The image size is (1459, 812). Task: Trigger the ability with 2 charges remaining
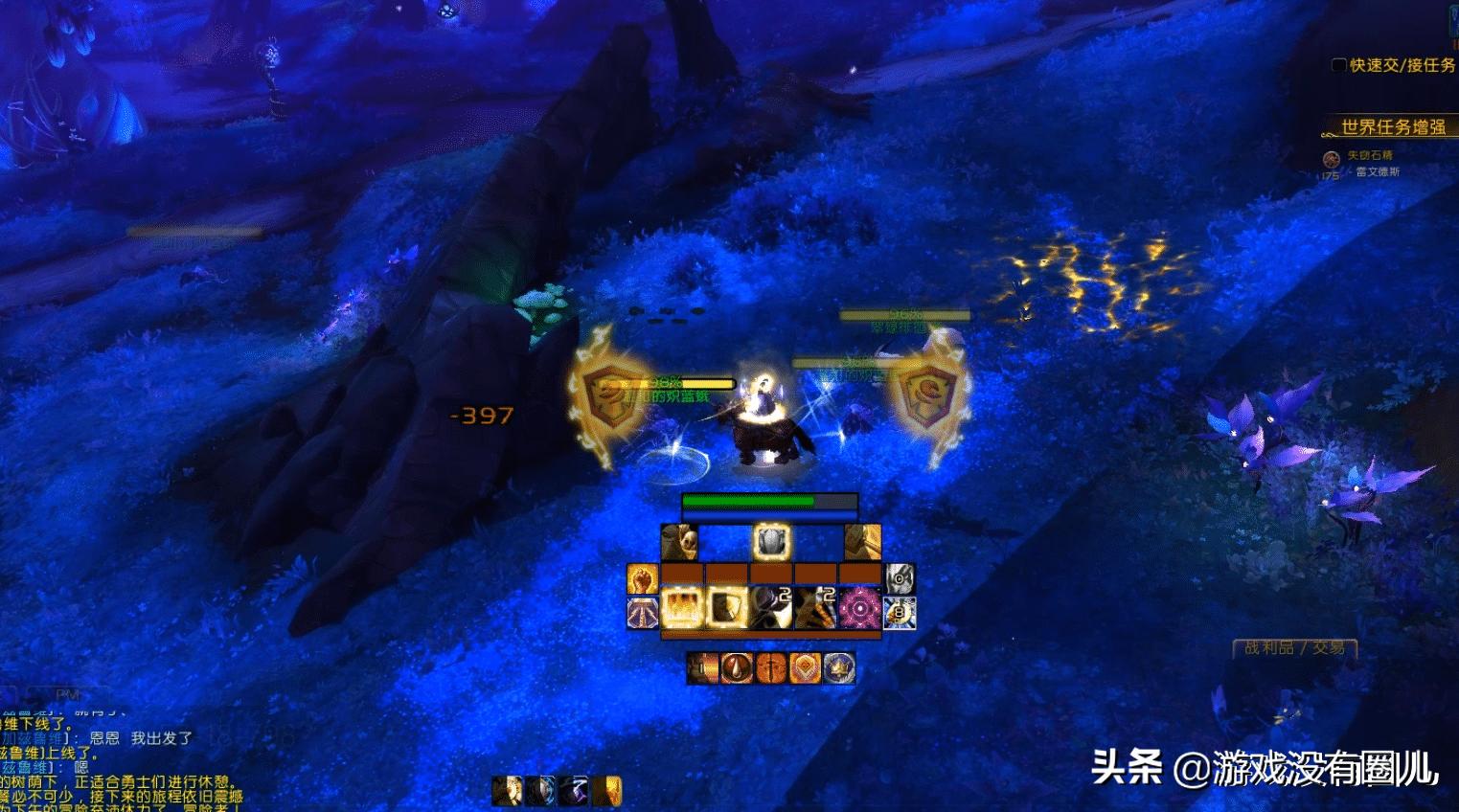coord(767,607)
